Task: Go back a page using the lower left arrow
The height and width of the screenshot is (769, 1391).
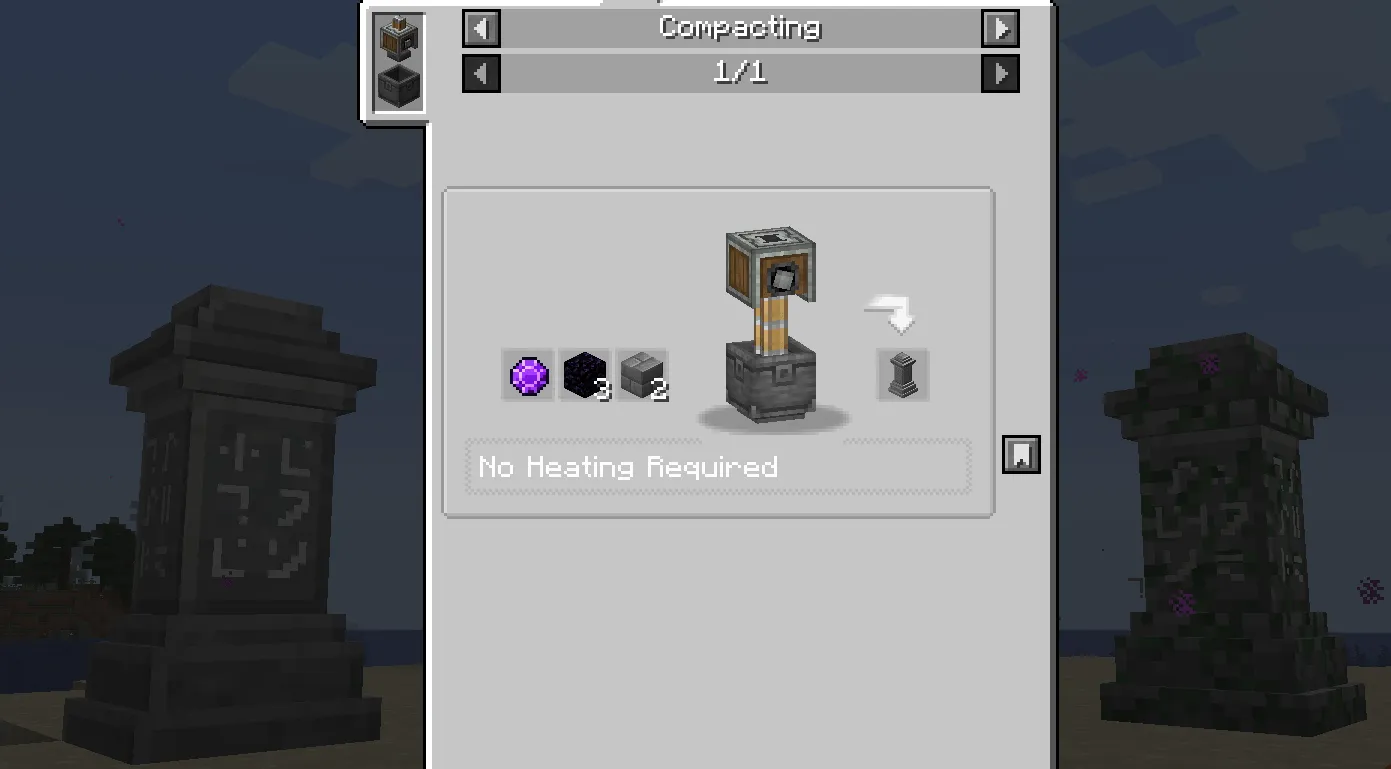Action: pos(481,73)
